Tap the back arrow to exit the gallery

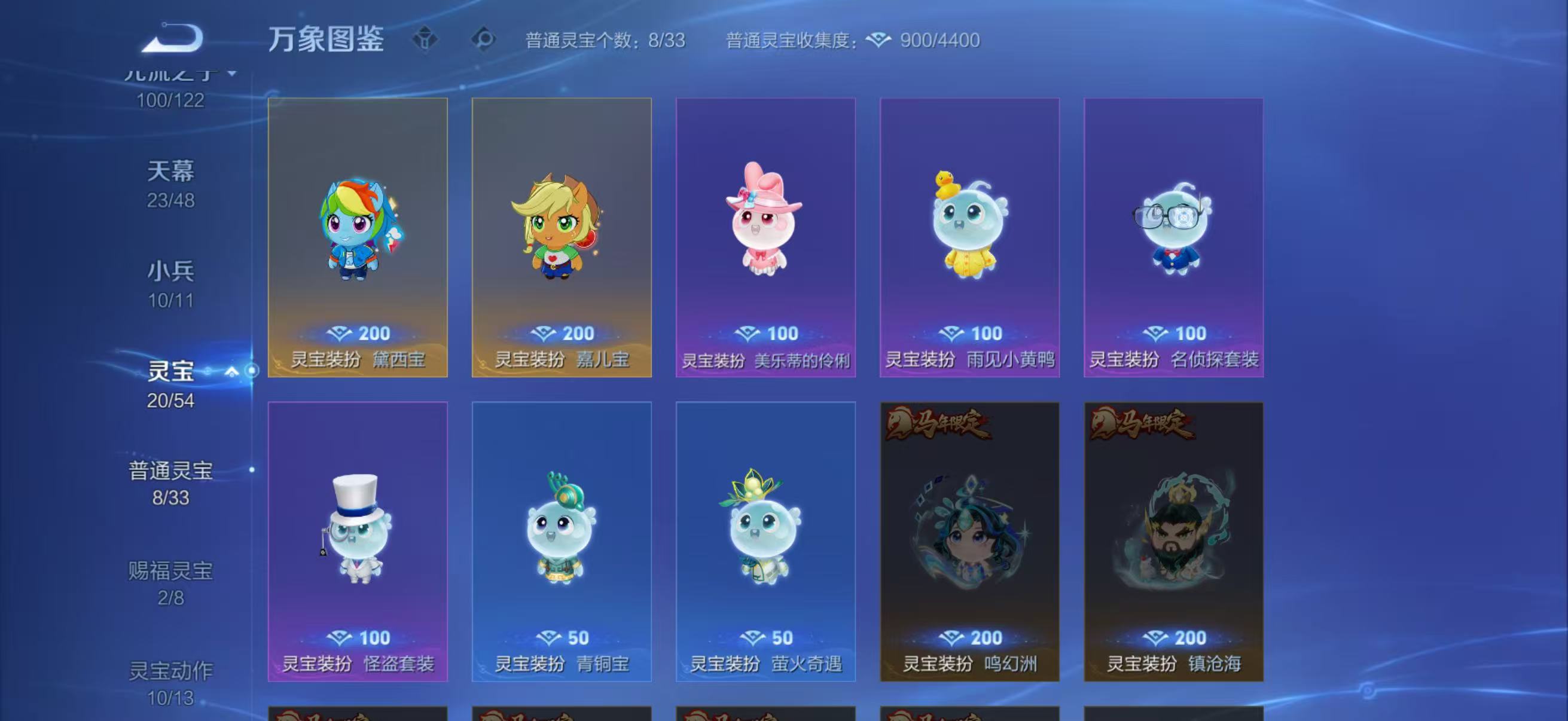point(172,38)
